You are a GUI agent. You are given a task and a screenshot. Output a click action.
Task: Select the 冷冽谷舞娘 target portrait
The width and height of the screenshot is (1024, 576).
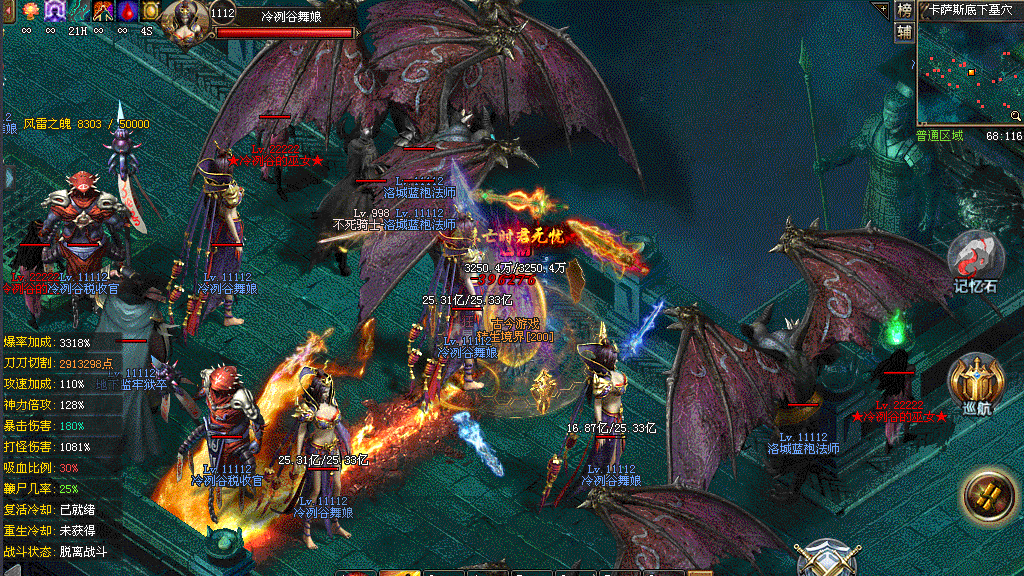click(x=186, y=22)
